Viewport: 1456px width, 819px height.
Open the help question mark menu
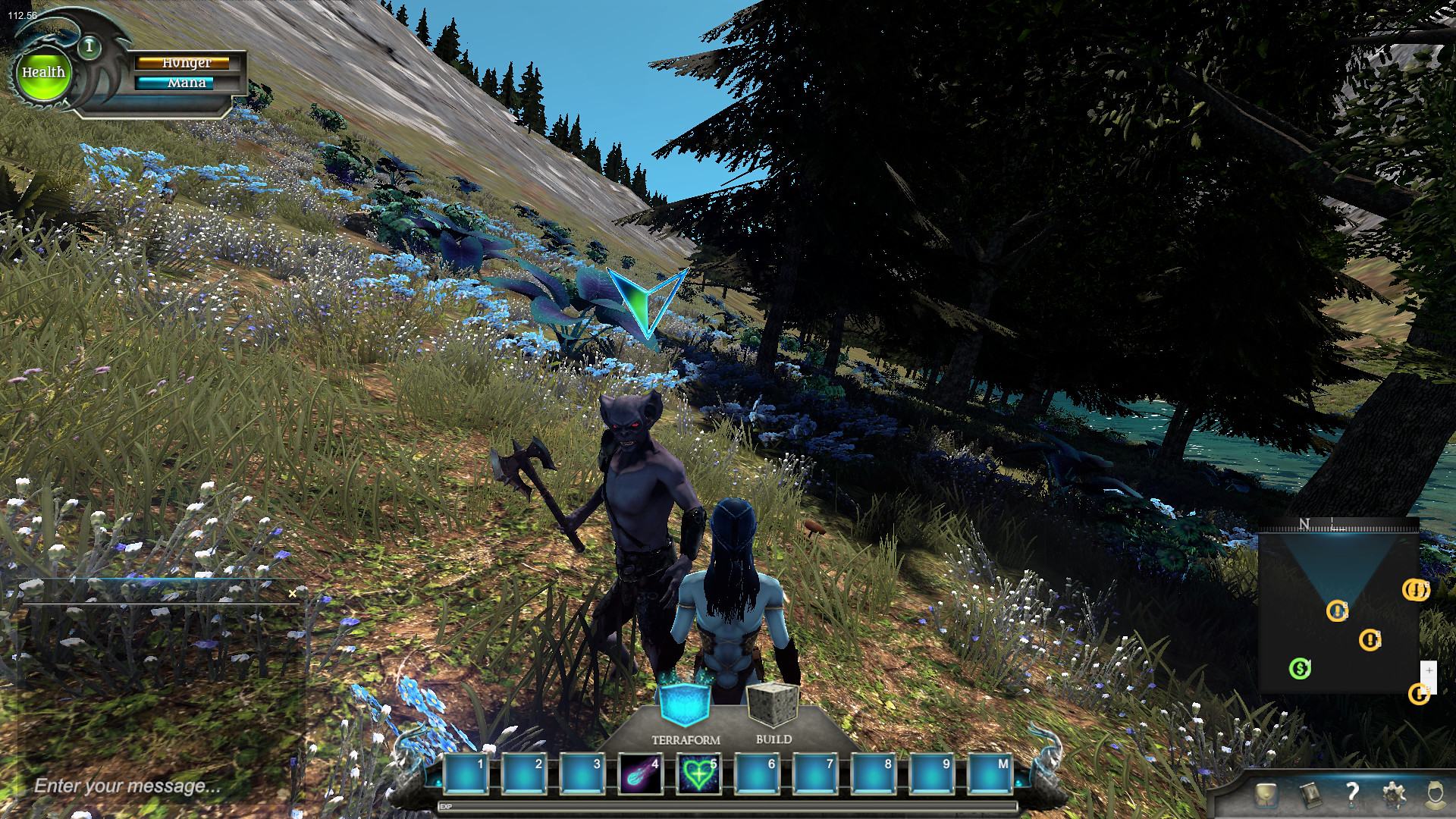(x=1352, y=794)
